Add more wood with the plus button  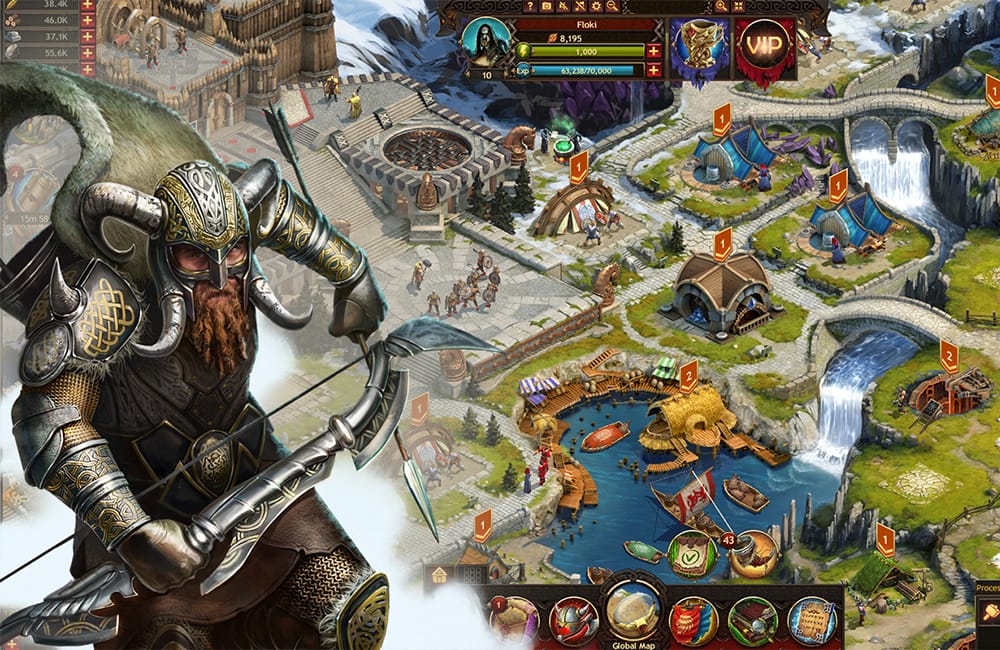tap(87, 19)
